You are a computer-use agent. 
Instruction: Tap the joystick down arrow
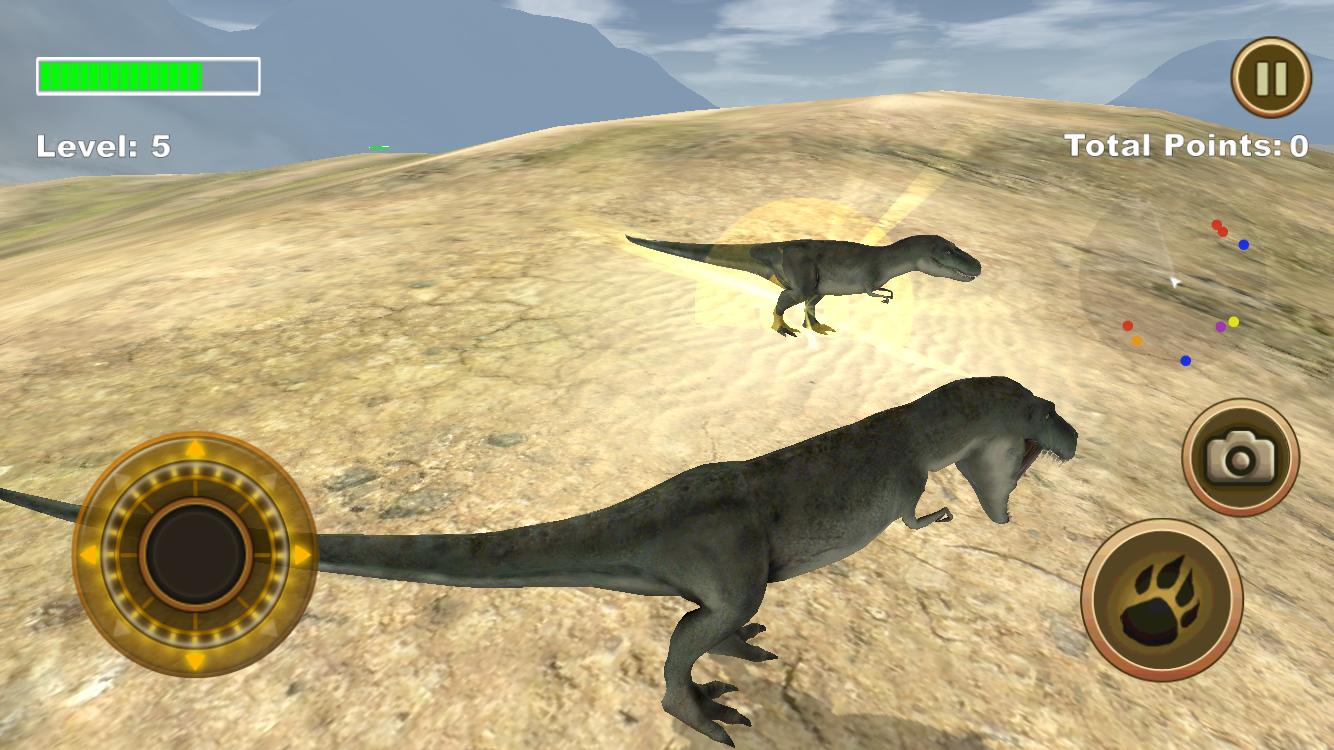click(x=193, y=662)
